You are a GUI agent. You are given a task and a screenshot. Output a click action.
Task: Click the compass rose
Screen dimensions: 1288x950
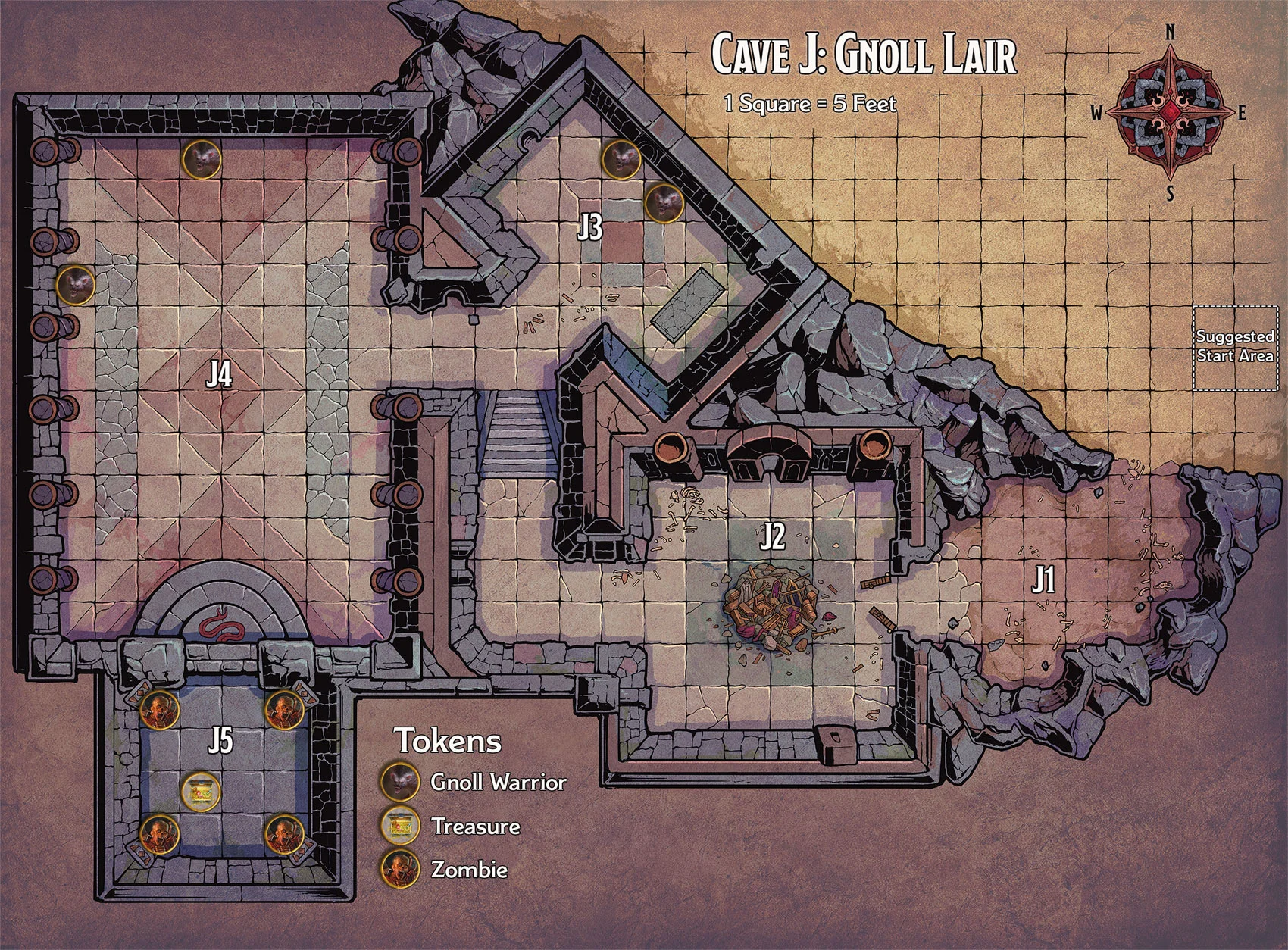[x=1170, y=113]
